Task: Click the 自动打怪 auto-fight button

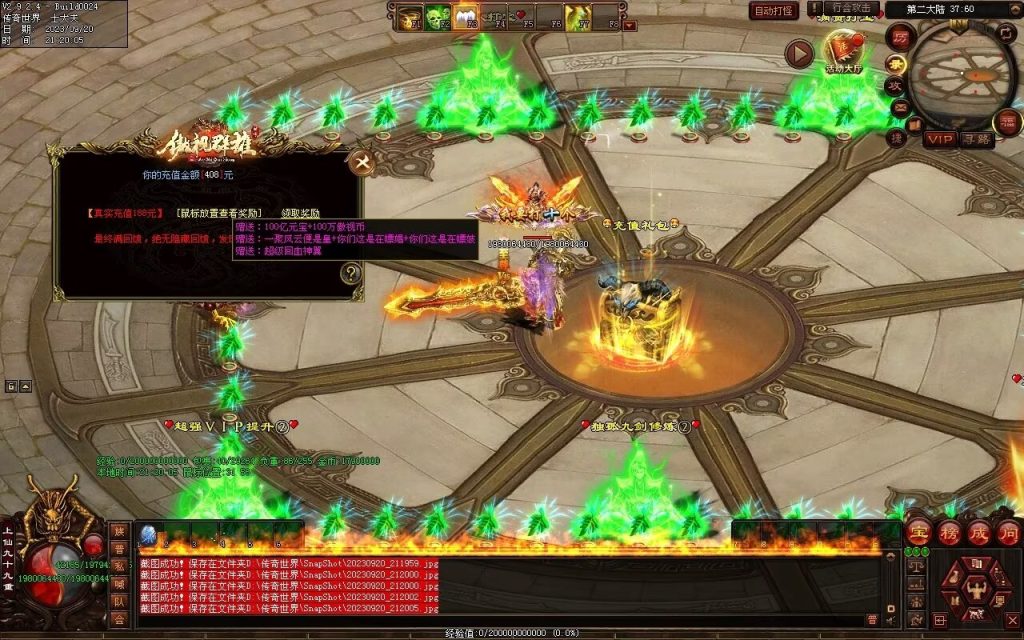Action: pyautogui.click(x=774, y=11)
